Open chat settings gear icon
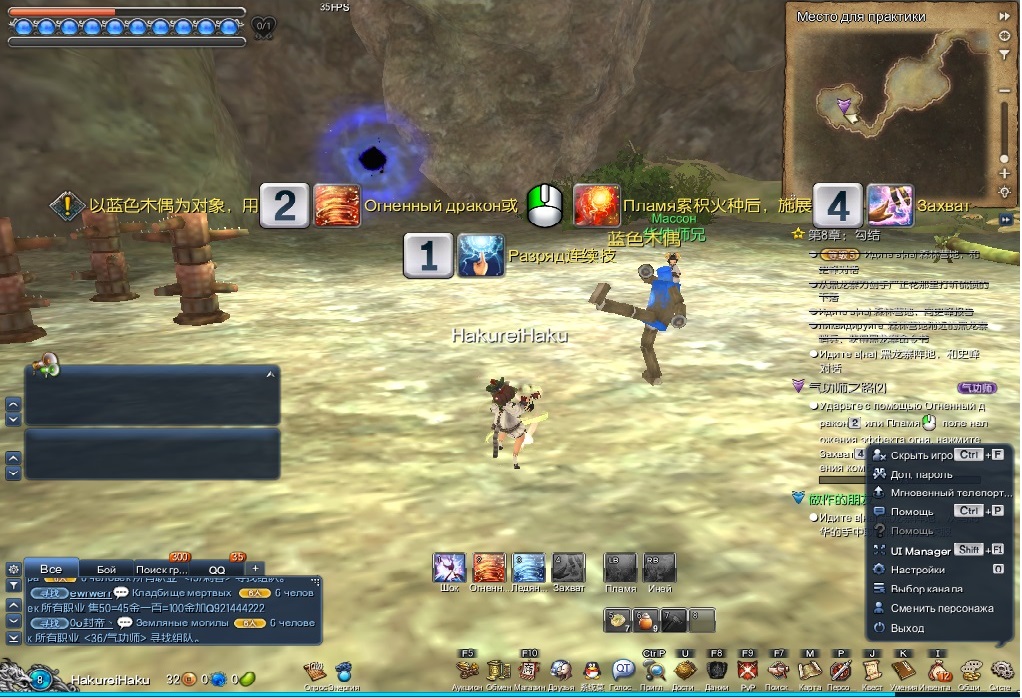This screenshot has height=698, width=1022. [x=13, y=568]
